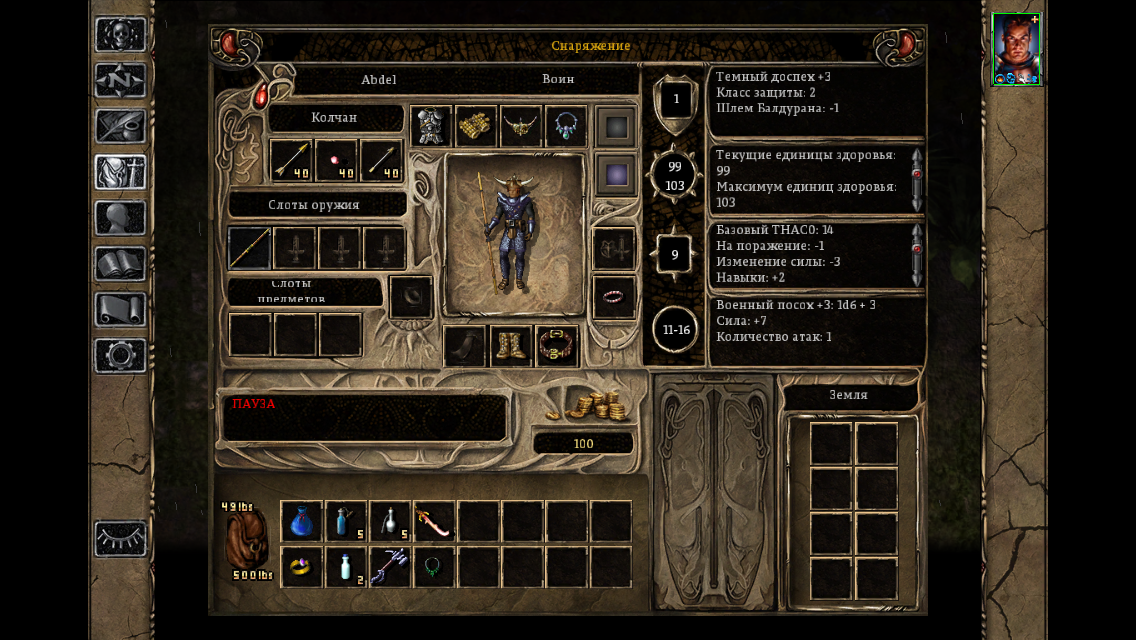Pick the curved red scimitar in backpack
This screenshot has height=640, width=1136.
pos(433,521)
